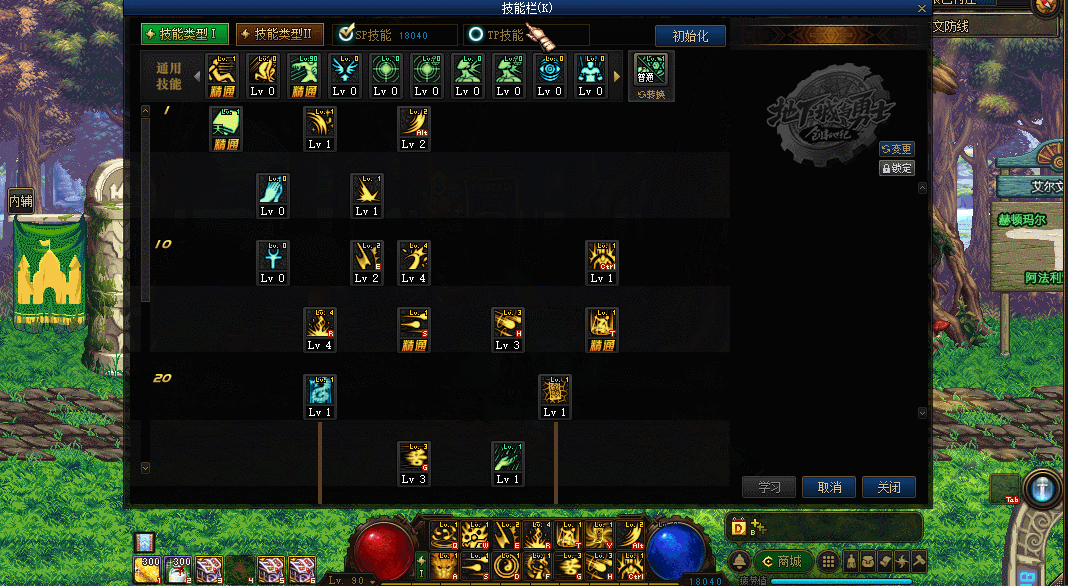Viewport: 1068px width, 586px height.
Task: Select the SP技能 option
Action: pyautogui.click(x=394, y=35)
